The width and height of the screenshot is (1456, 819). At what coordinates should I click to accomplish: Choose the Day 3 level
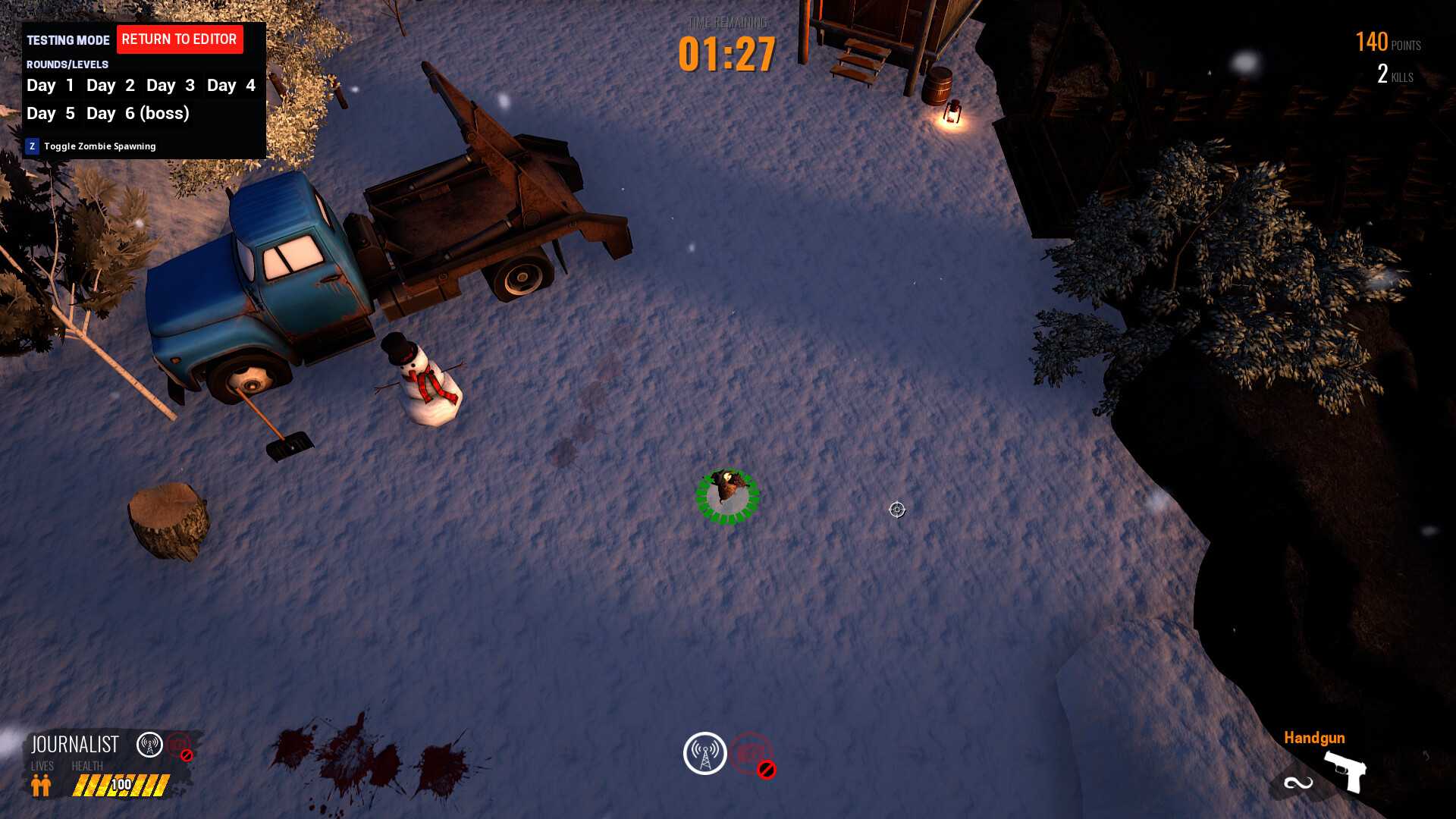pos(171,86)
